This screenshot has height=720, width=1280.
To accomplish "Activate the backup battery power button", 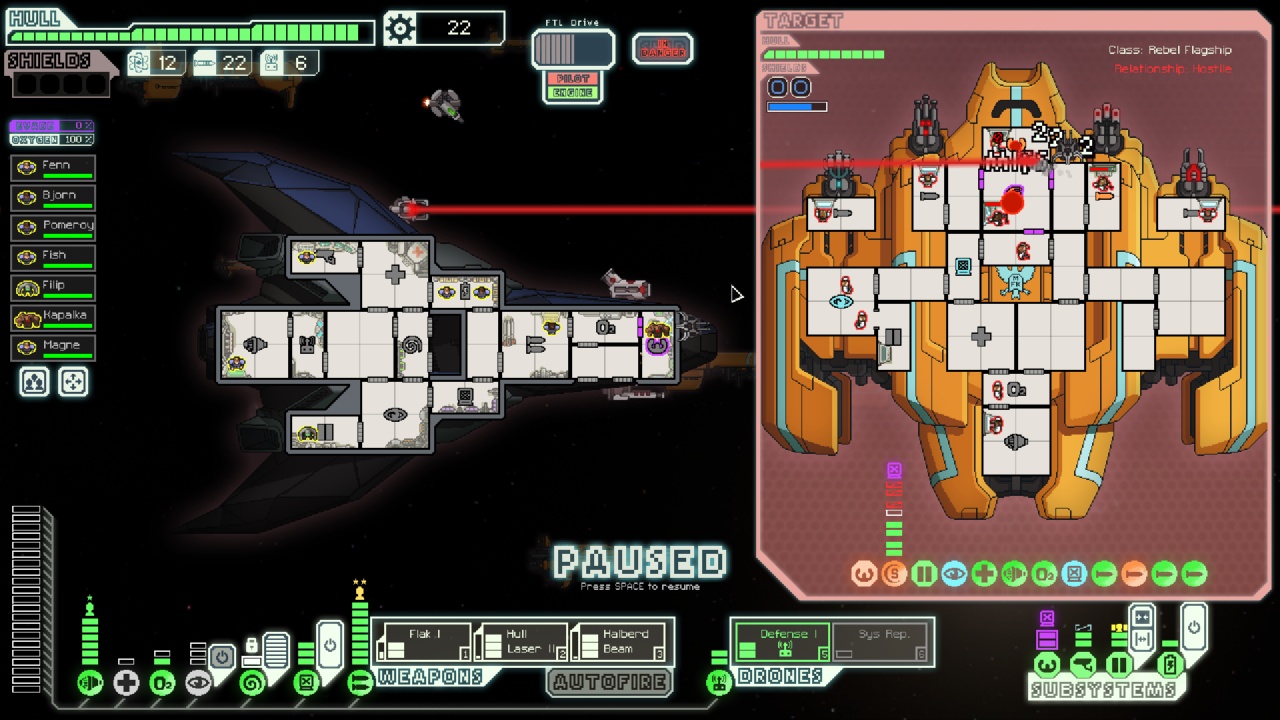I will pos(1193,629).
